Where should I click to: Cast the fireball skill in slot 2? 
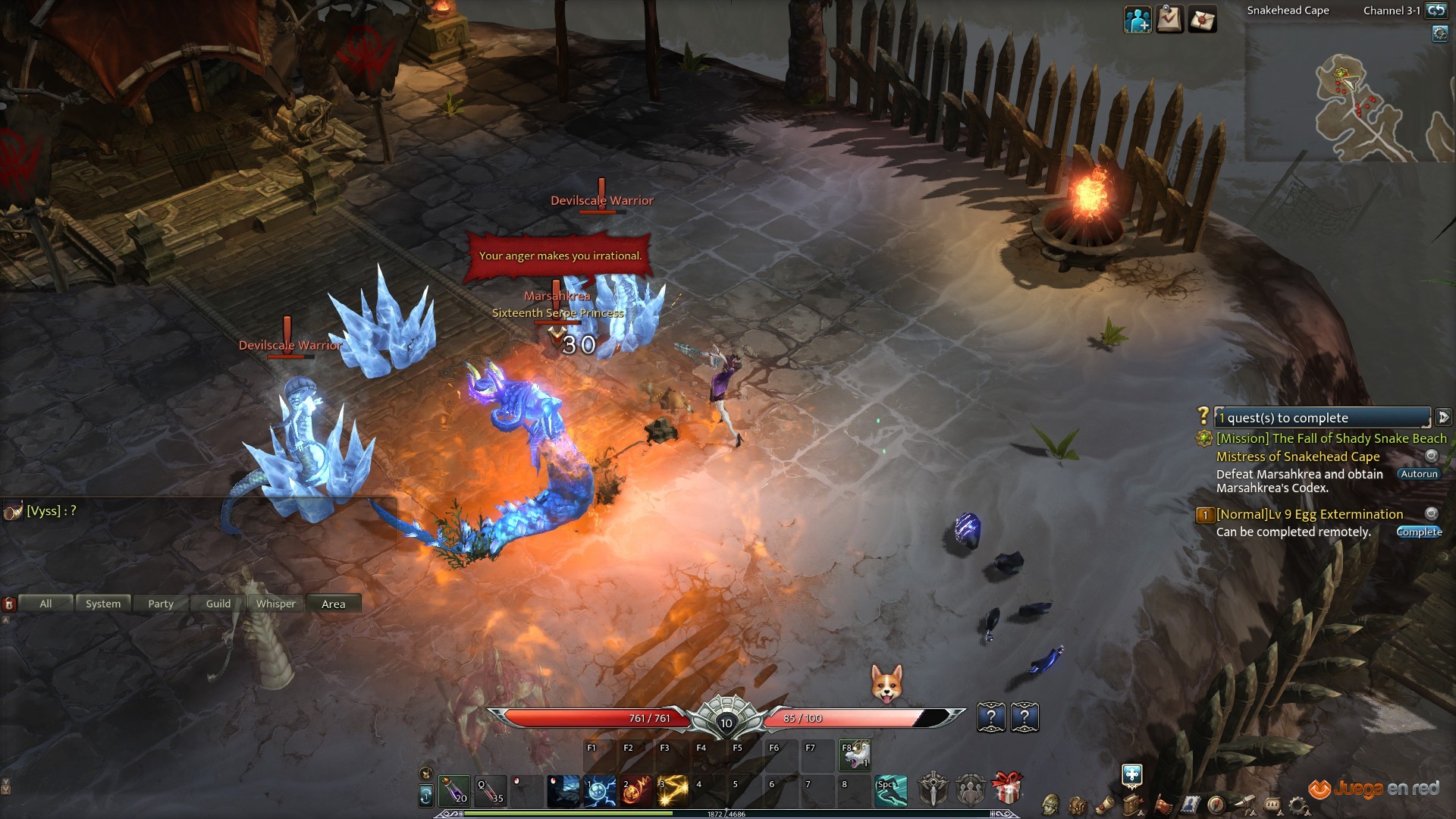pyautogui.click(x=637, y=790)
